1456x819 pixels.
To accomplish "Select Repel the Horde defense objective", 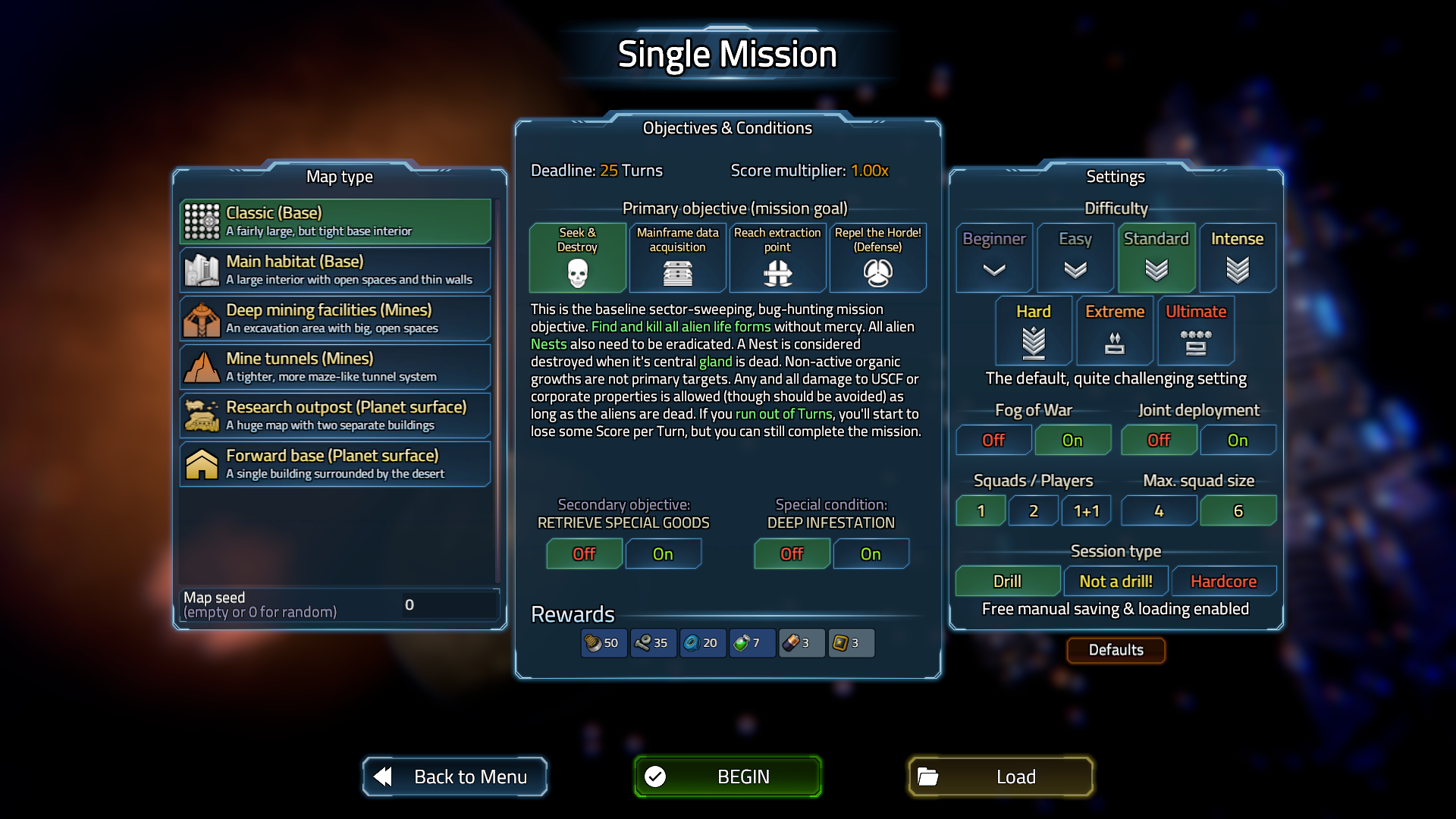I will pos(877,258).
